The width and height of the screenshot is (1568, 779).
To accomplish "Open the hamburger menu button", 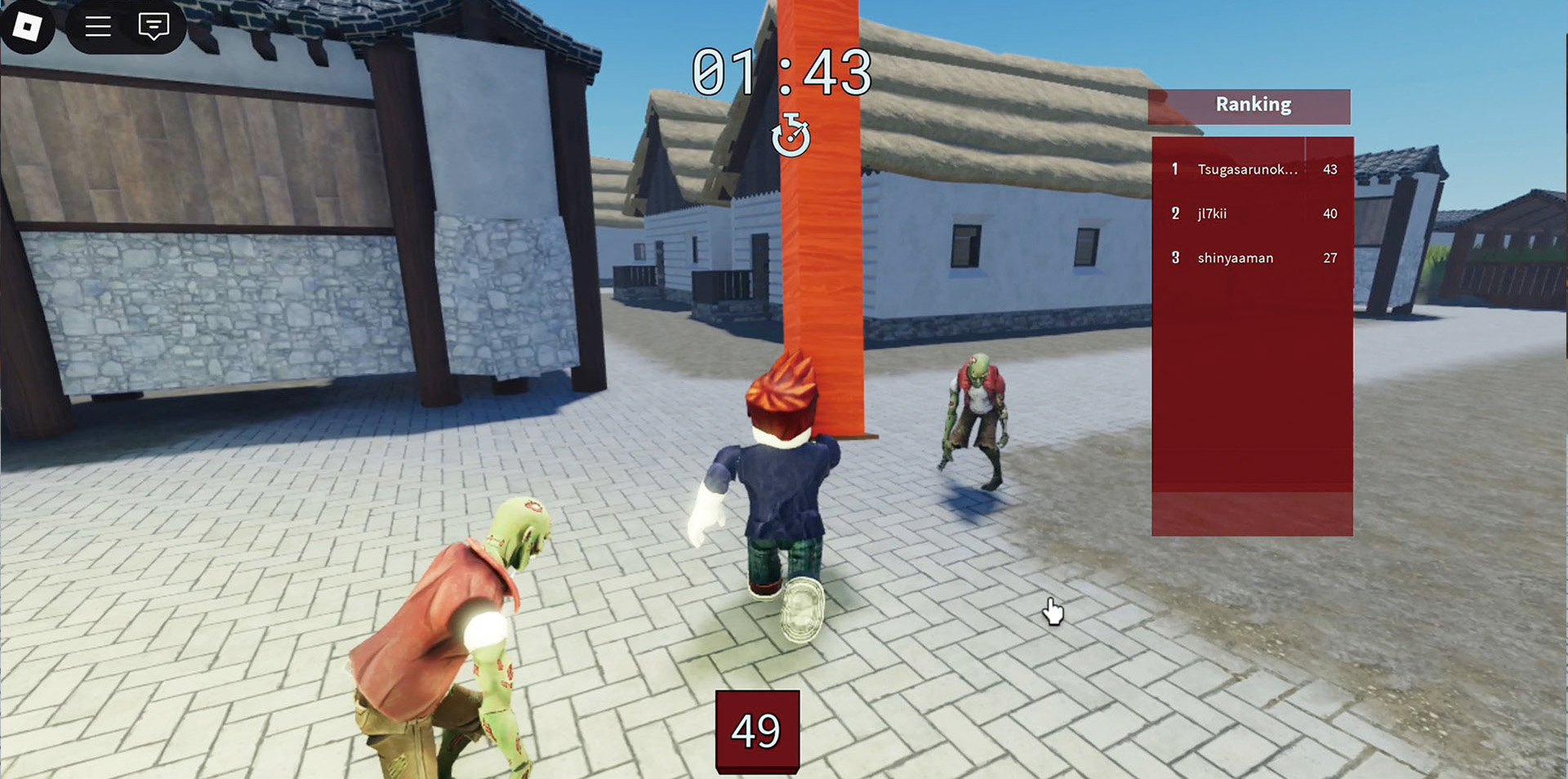I will click(x=98, y=27).
